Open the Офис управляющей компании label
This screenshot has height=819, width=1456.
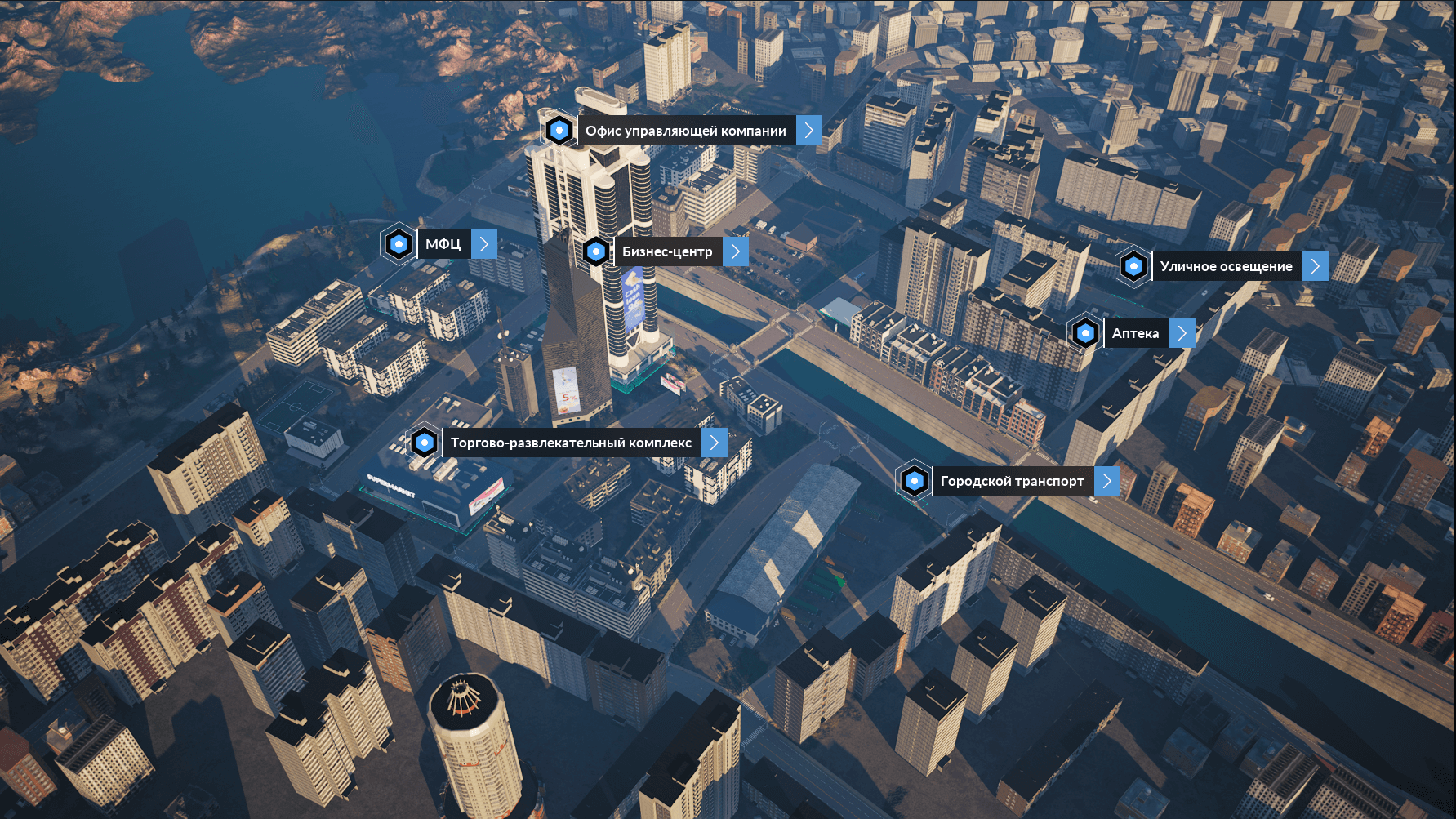click(685, 131)
